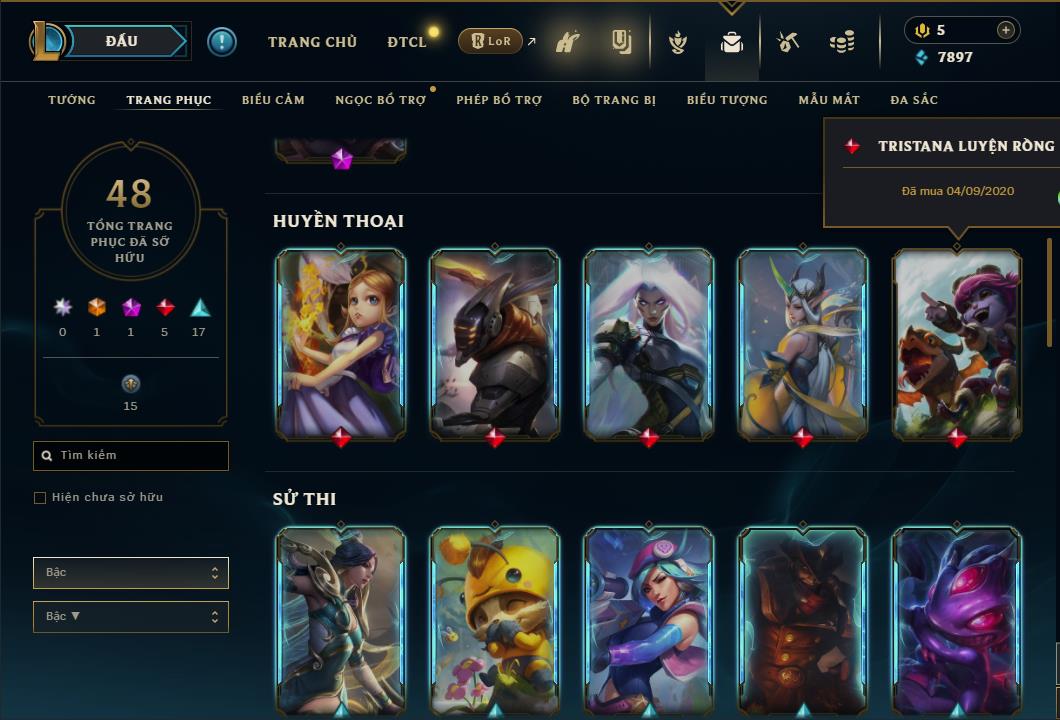Toggle the Hiện chưa sở hữu checkbox

[40, 498]
